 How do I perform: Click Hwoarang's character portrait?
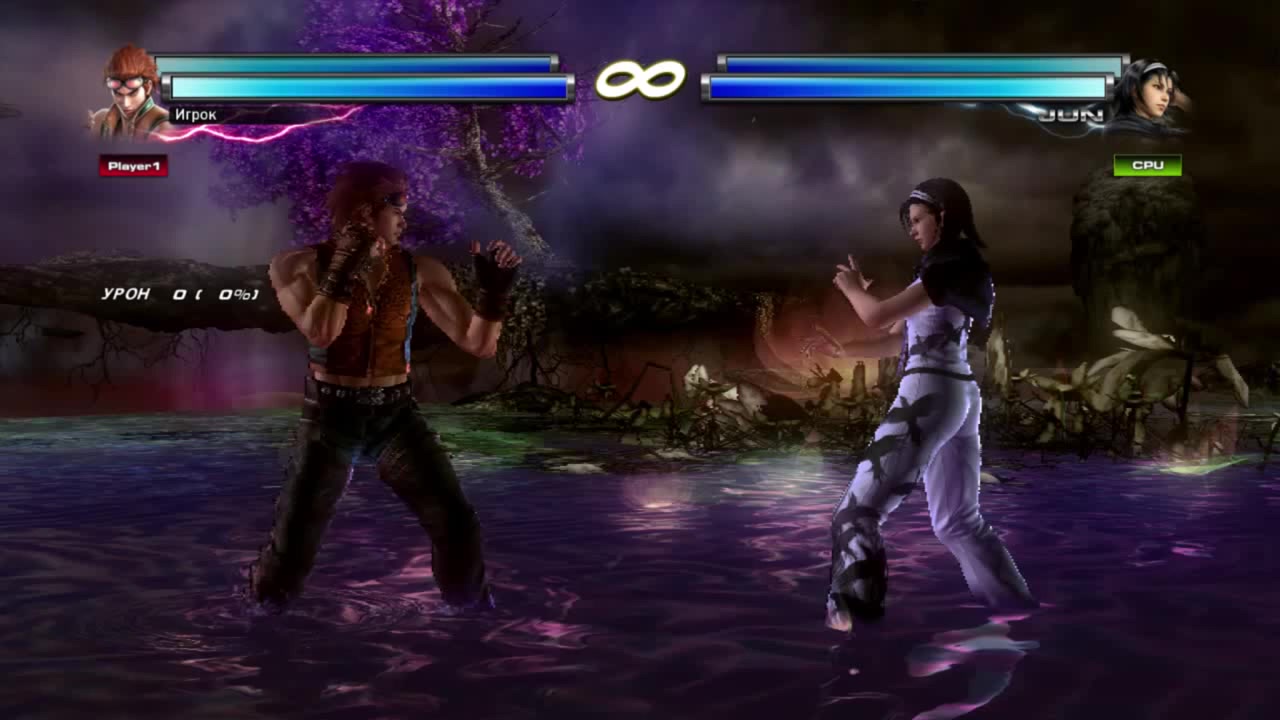130,92
